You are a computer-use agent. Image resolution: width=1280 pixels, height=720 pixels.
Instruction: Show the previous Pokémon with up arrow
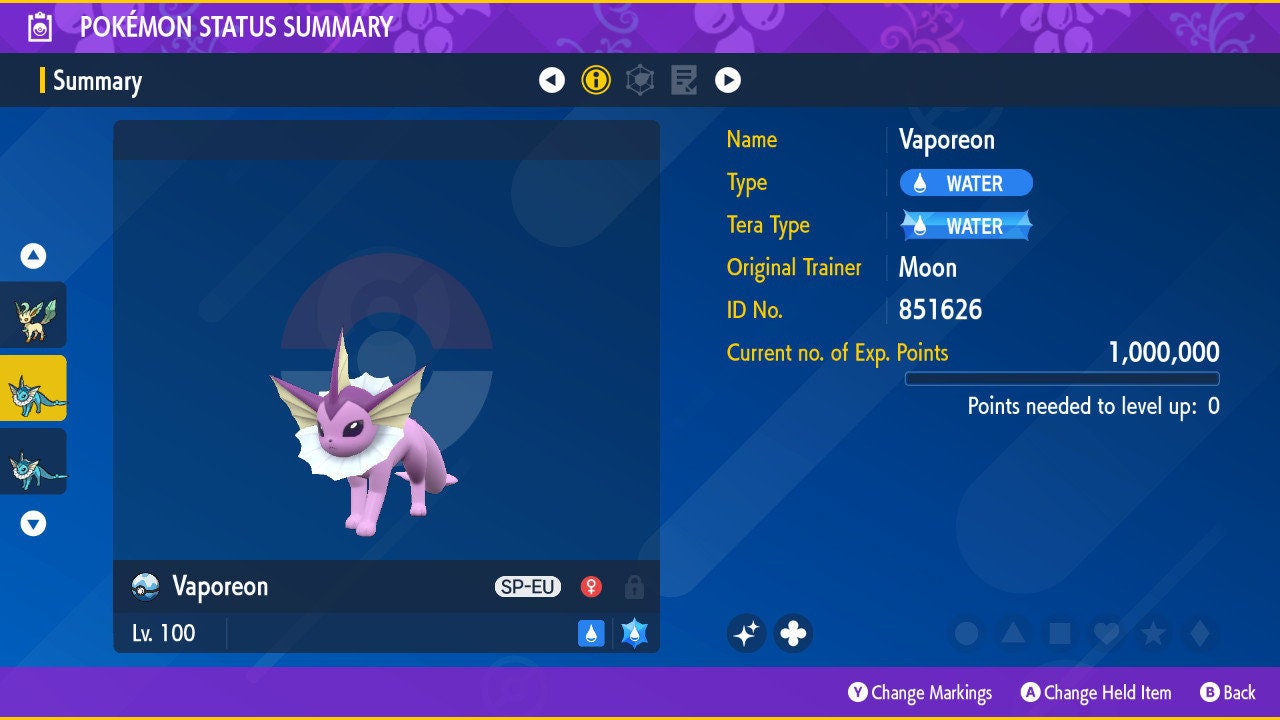pos(33,256)
